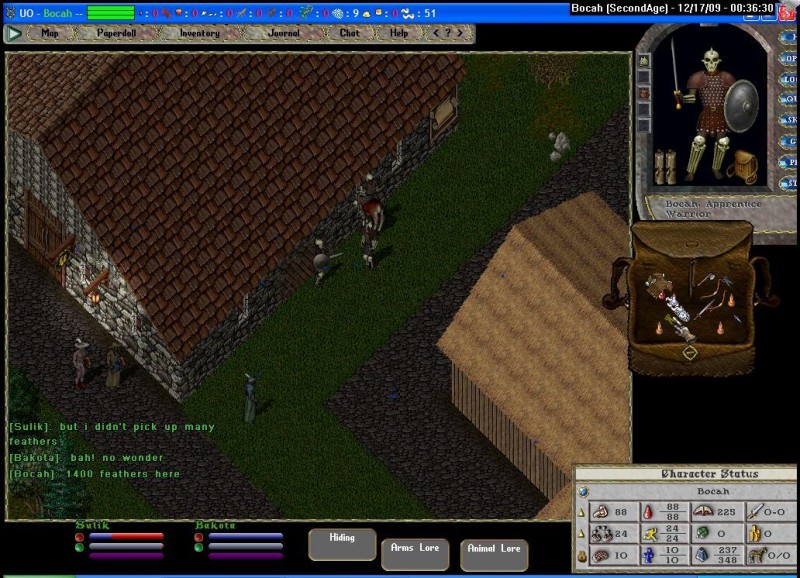Image resolution: width=800 pixels, height=578 pixels.
Task: Click the sword held by the paperdoll
Action: [676, 70]
